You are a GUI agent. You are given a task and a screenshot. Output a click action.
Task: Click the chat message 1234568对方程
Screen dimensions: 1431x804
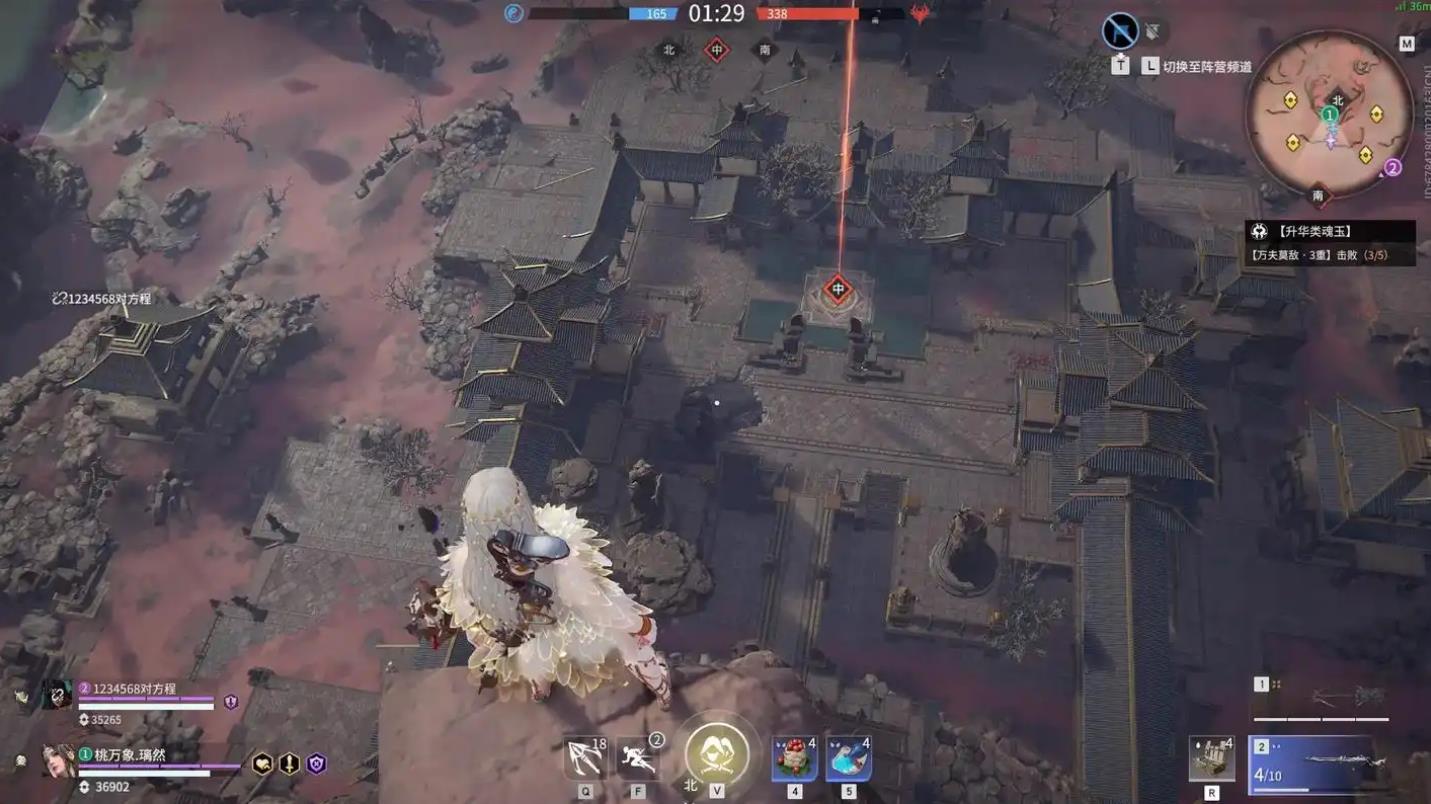[x=103, y=296]
